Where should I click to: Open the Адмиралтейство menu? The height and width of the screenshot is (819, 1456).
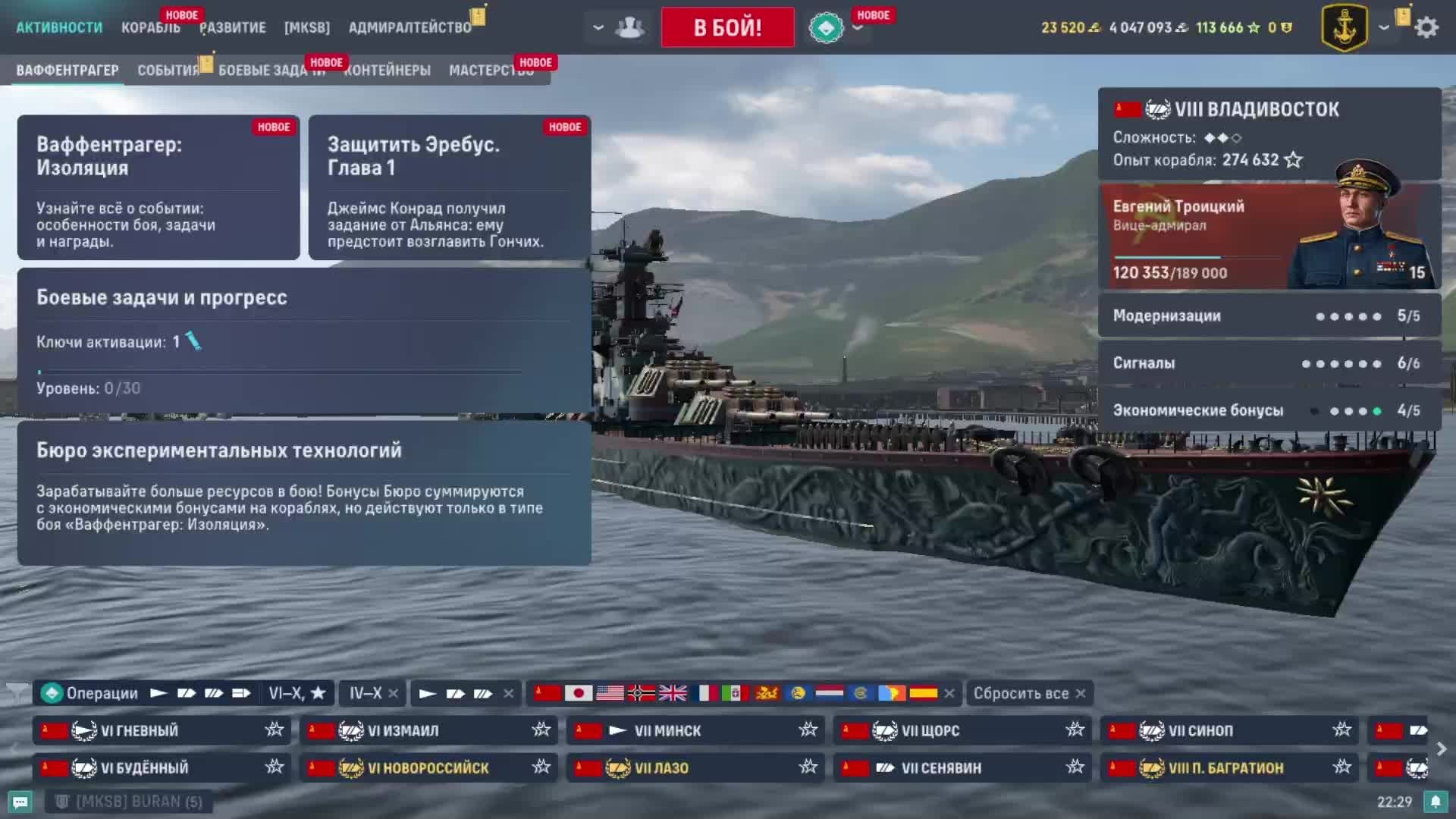point(409,27)
